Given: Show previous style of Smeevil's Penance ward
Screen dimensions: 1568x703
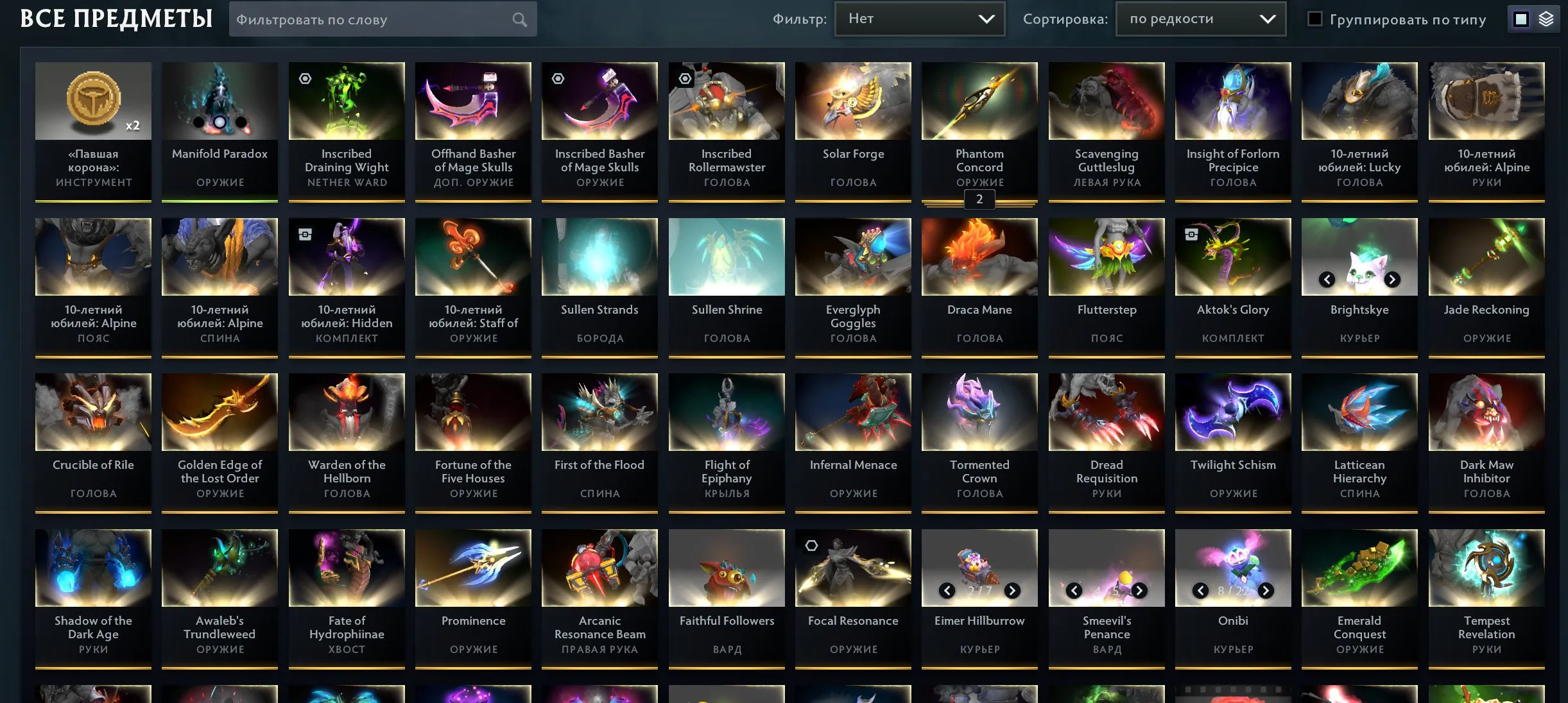Looking at the screenshot, I should [x=1073, y=590].
